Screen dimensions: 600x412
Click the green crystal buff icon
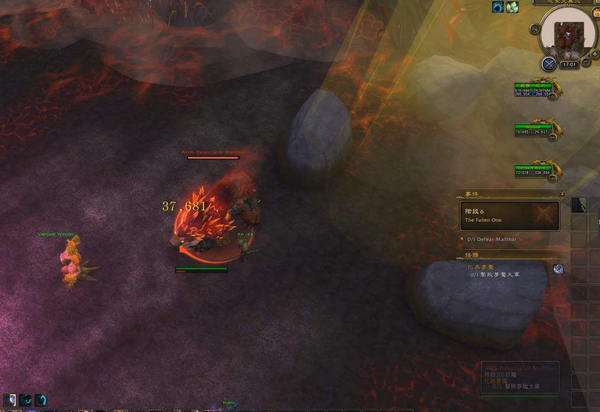click(x=511, y=7)
